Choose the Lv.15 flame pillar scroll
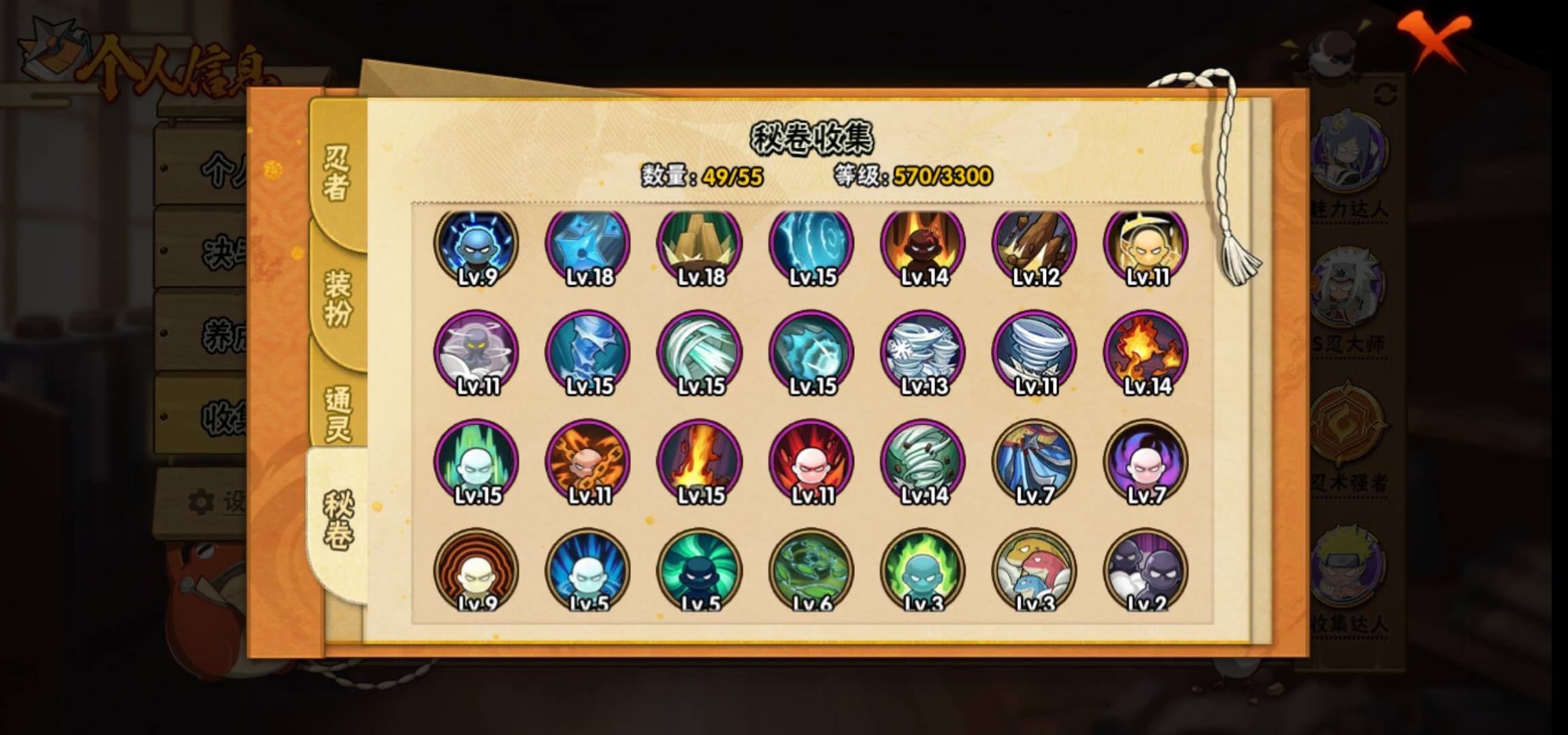1568x735 pixels. tap(700, 461)
